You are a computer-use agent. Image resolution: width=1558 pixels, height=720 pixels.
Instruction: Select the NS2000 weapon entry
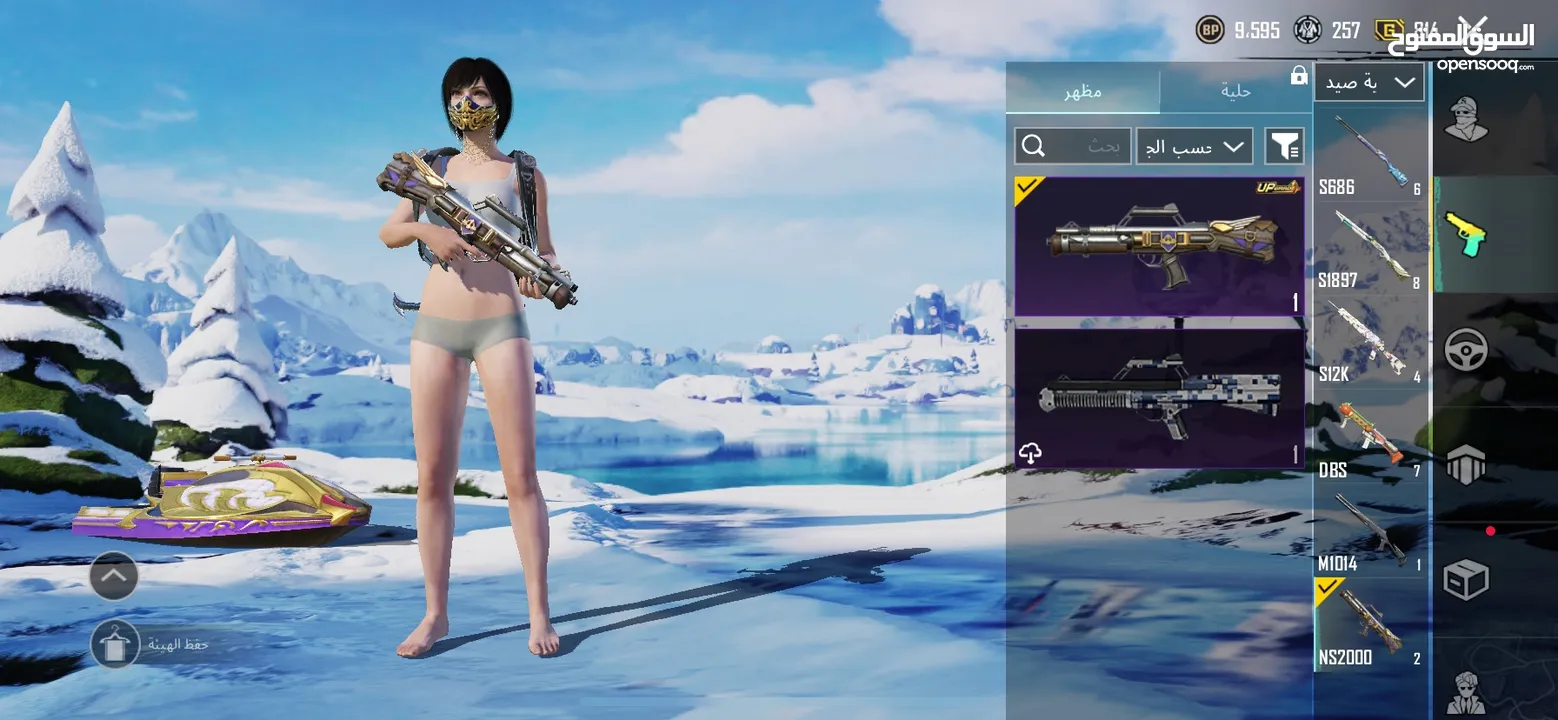pyautogui.click(x=1372, y=625)
